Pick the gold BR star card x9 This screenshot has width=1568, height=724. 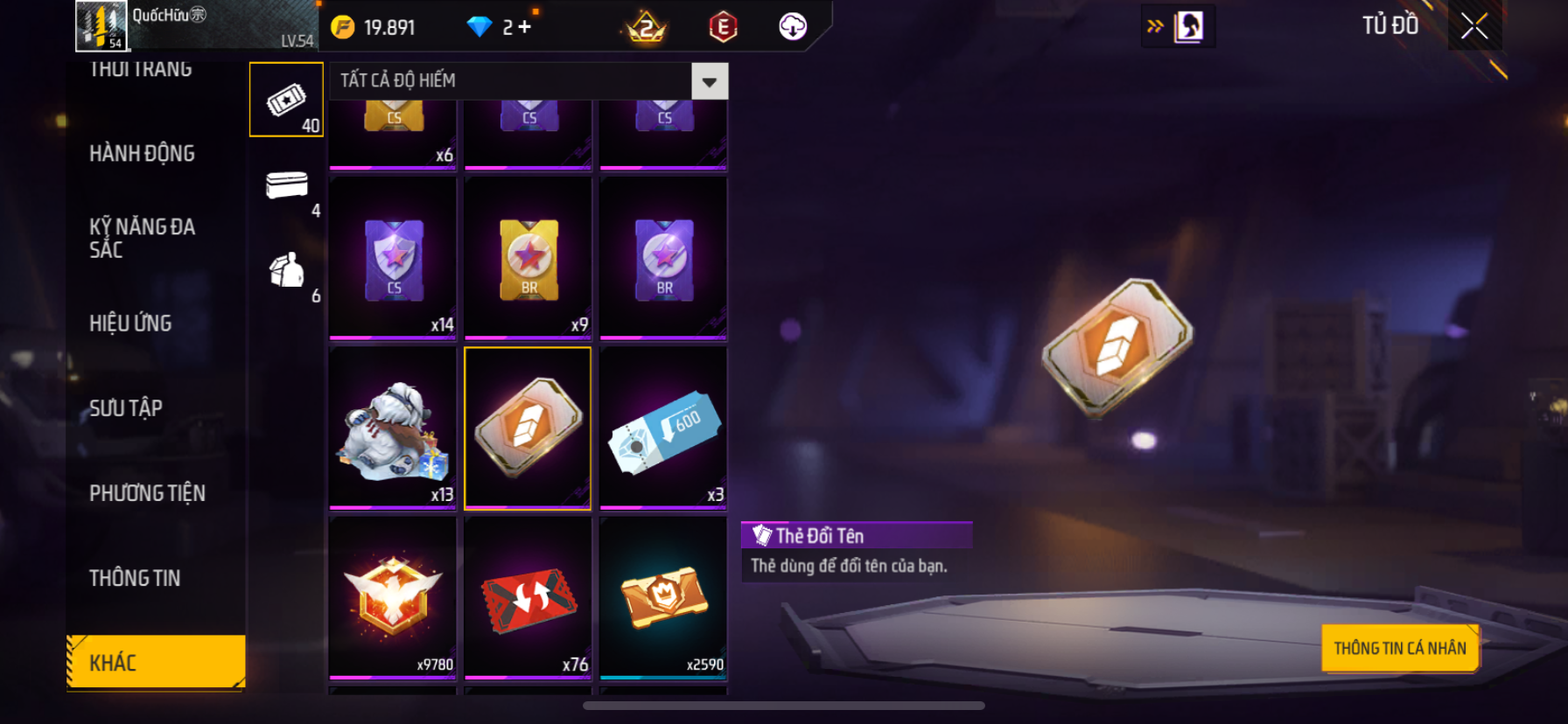tap(528, 258)
